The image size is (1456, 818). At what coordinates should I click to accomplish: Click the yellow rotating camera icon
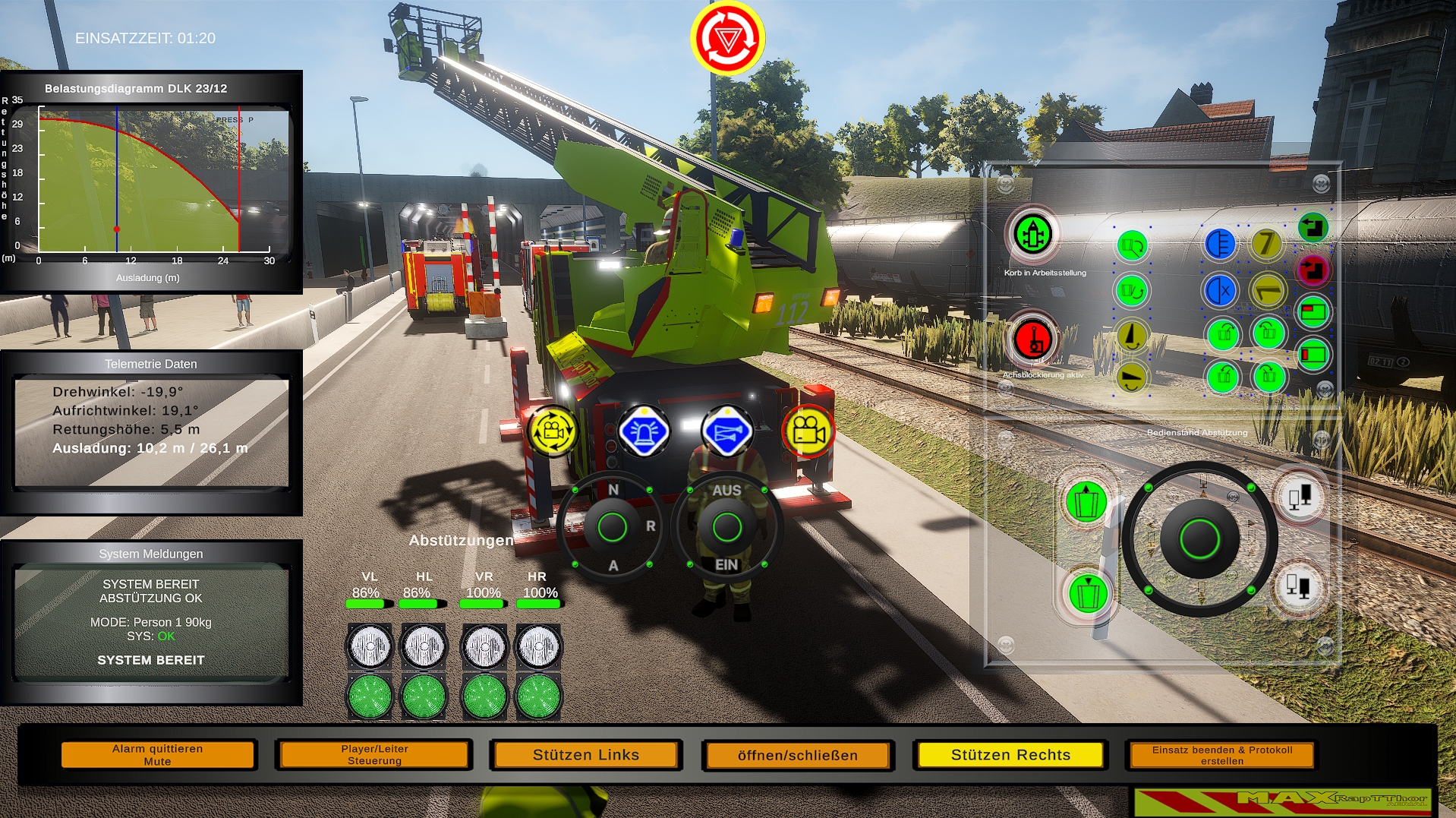(x=553, y=431)
